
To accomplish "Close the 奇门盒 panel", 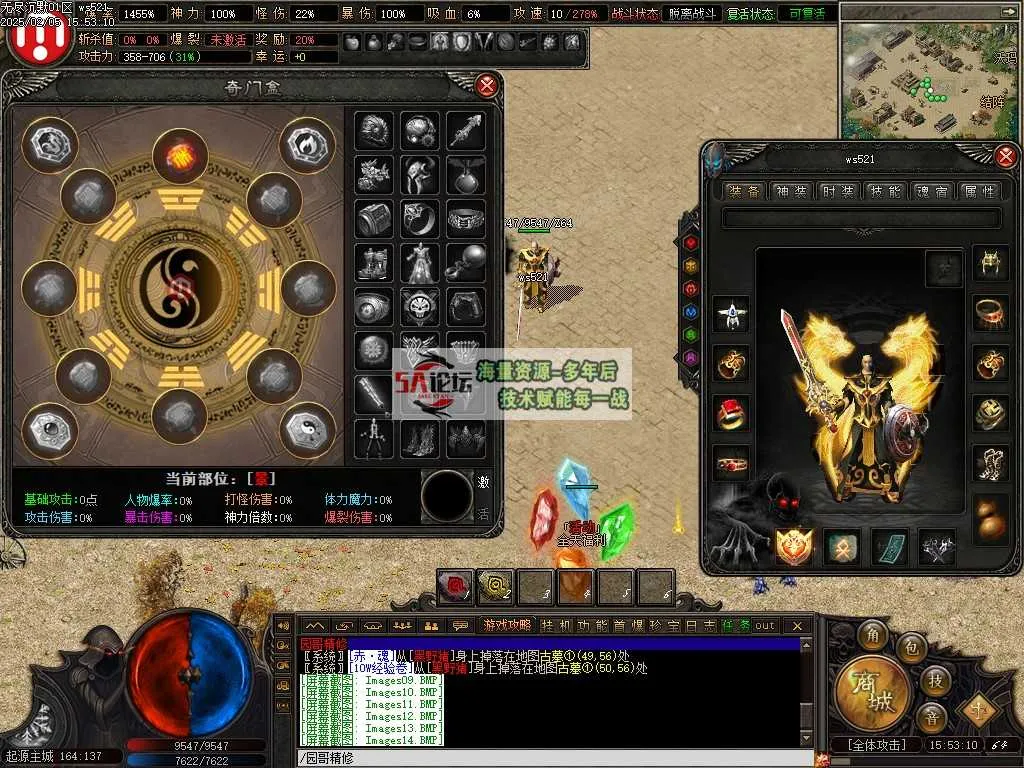I will point(487,86).
